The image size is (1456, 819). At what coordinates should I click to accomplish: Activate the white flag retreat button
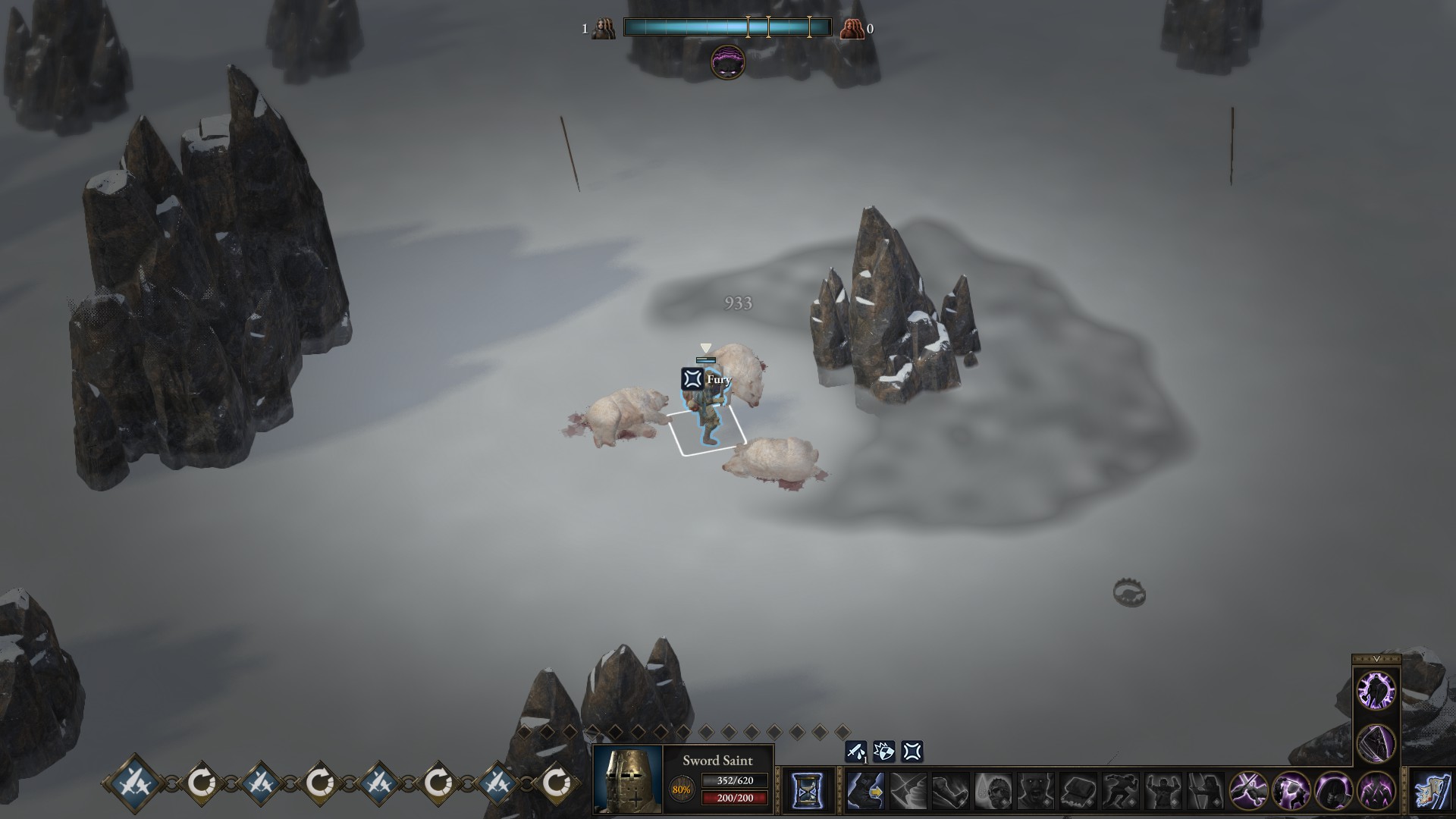pos(1432,791)
